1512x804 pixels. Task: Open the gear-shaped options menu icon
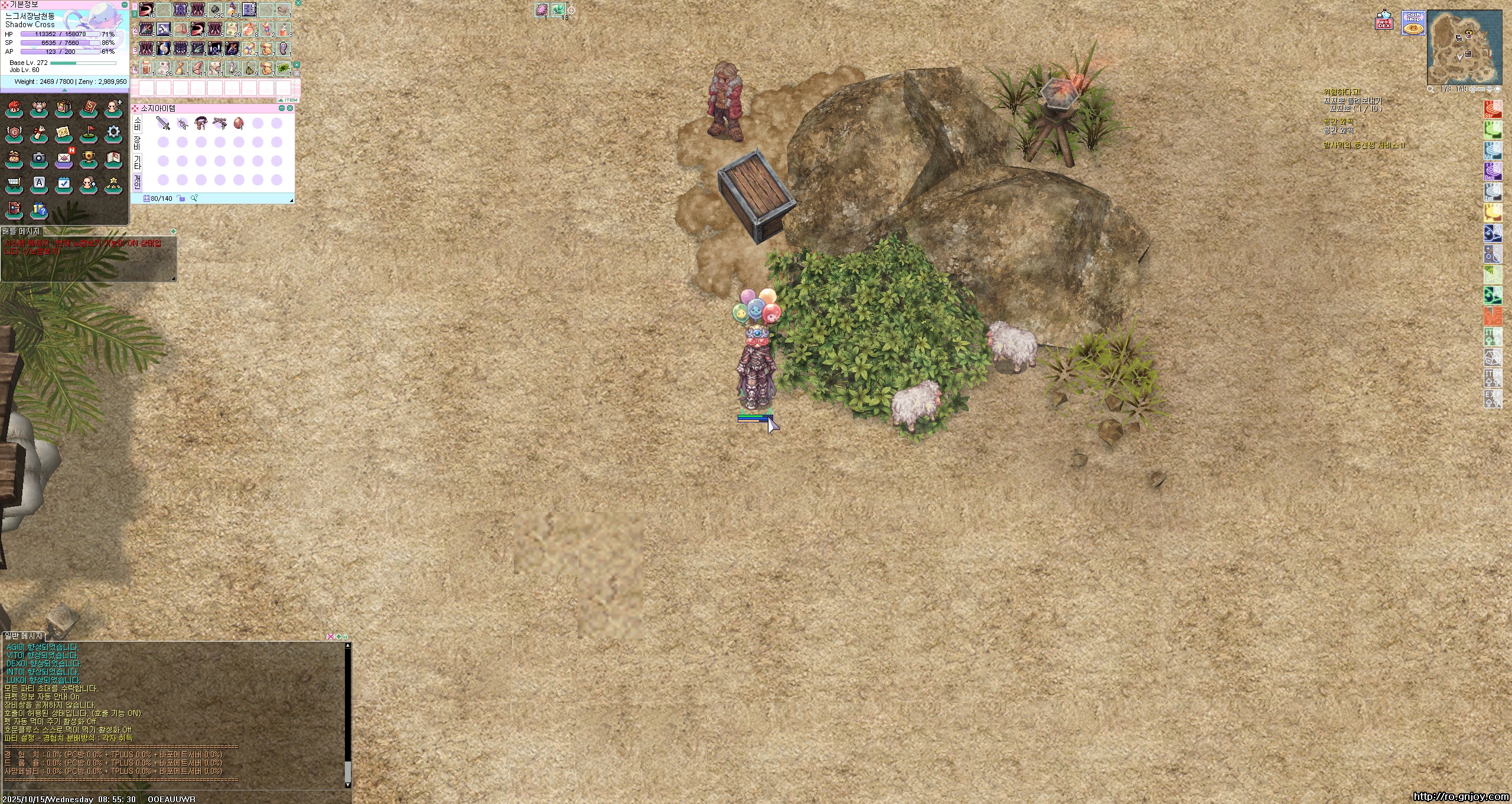[113, 134]
